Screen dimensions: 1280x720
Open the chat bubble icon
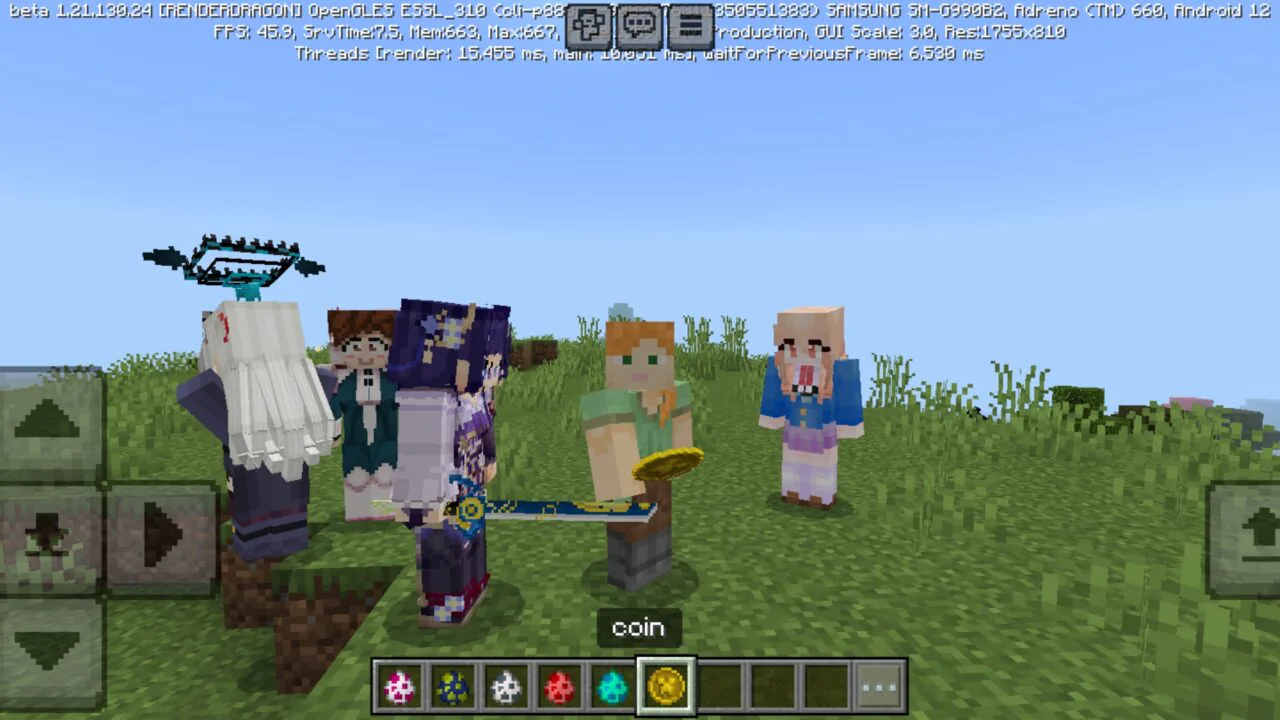[x=639, y=26]
